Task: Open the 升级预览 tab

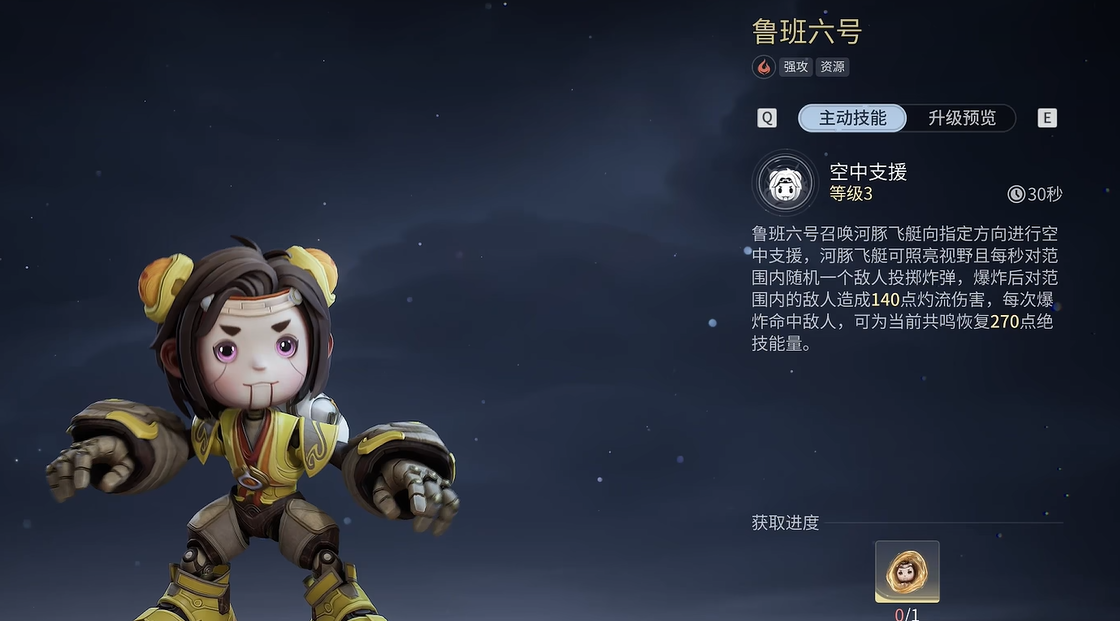Action: tap(961, 118)
